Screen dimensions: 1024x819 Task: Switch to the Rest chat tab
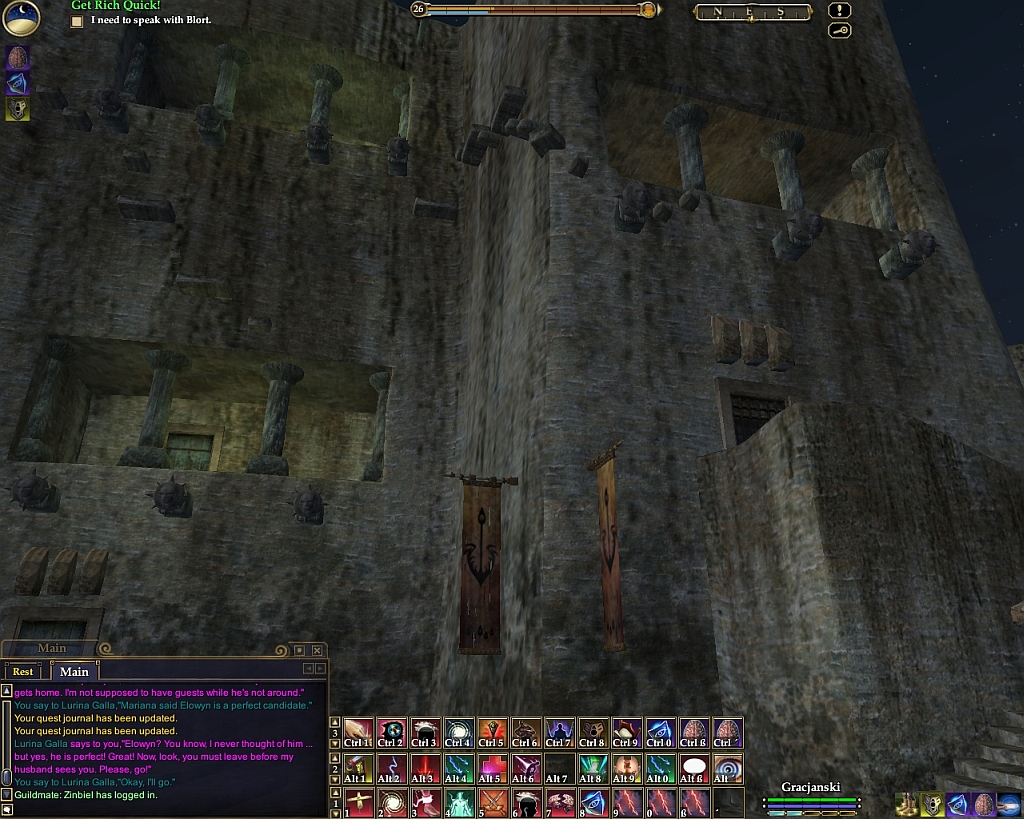click(x=22, y=671)
